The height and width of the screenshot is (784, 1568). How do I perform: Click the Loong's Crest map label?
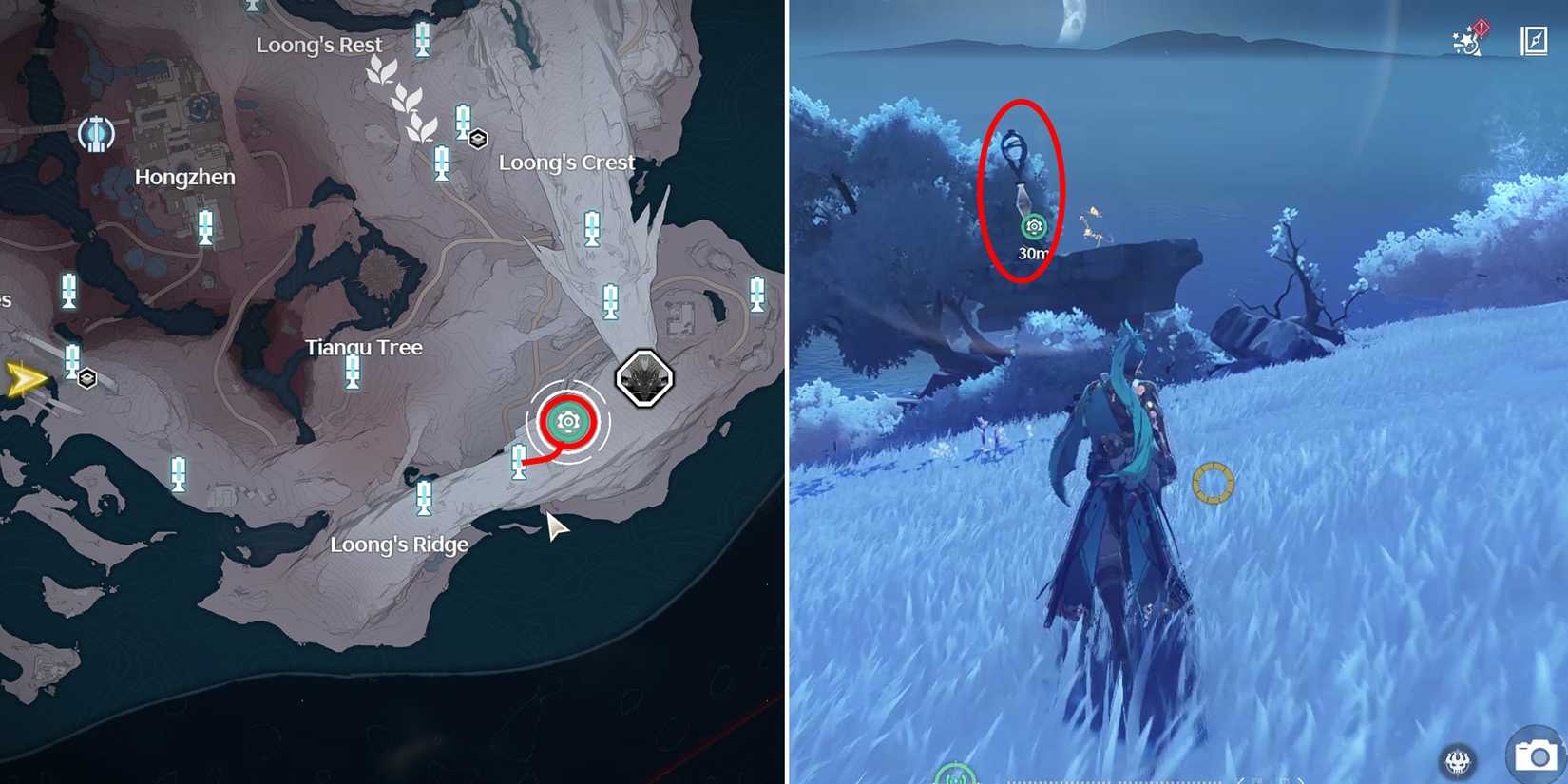567,163
